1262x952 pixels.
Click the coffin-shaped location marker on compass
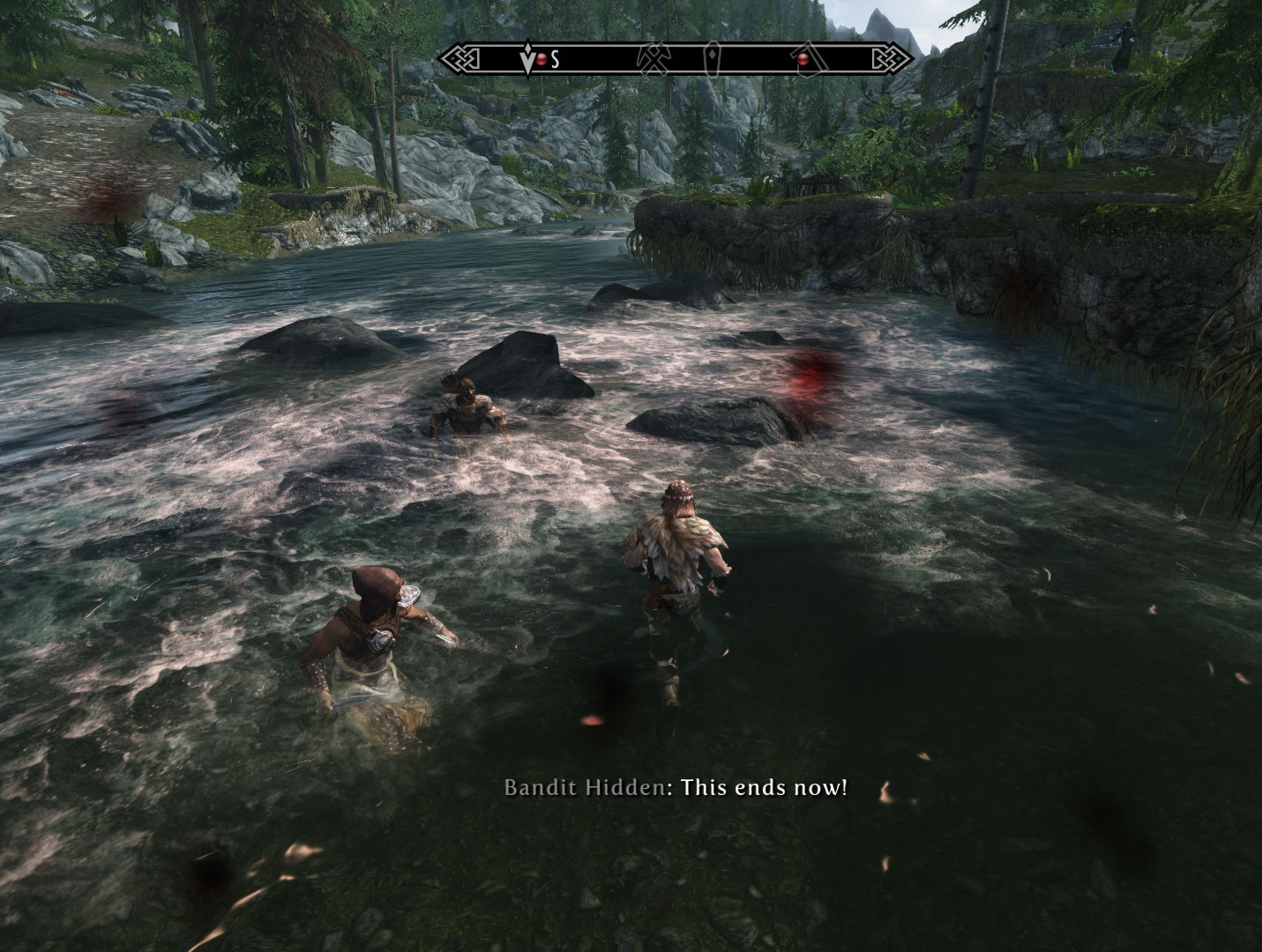[711, 59]
